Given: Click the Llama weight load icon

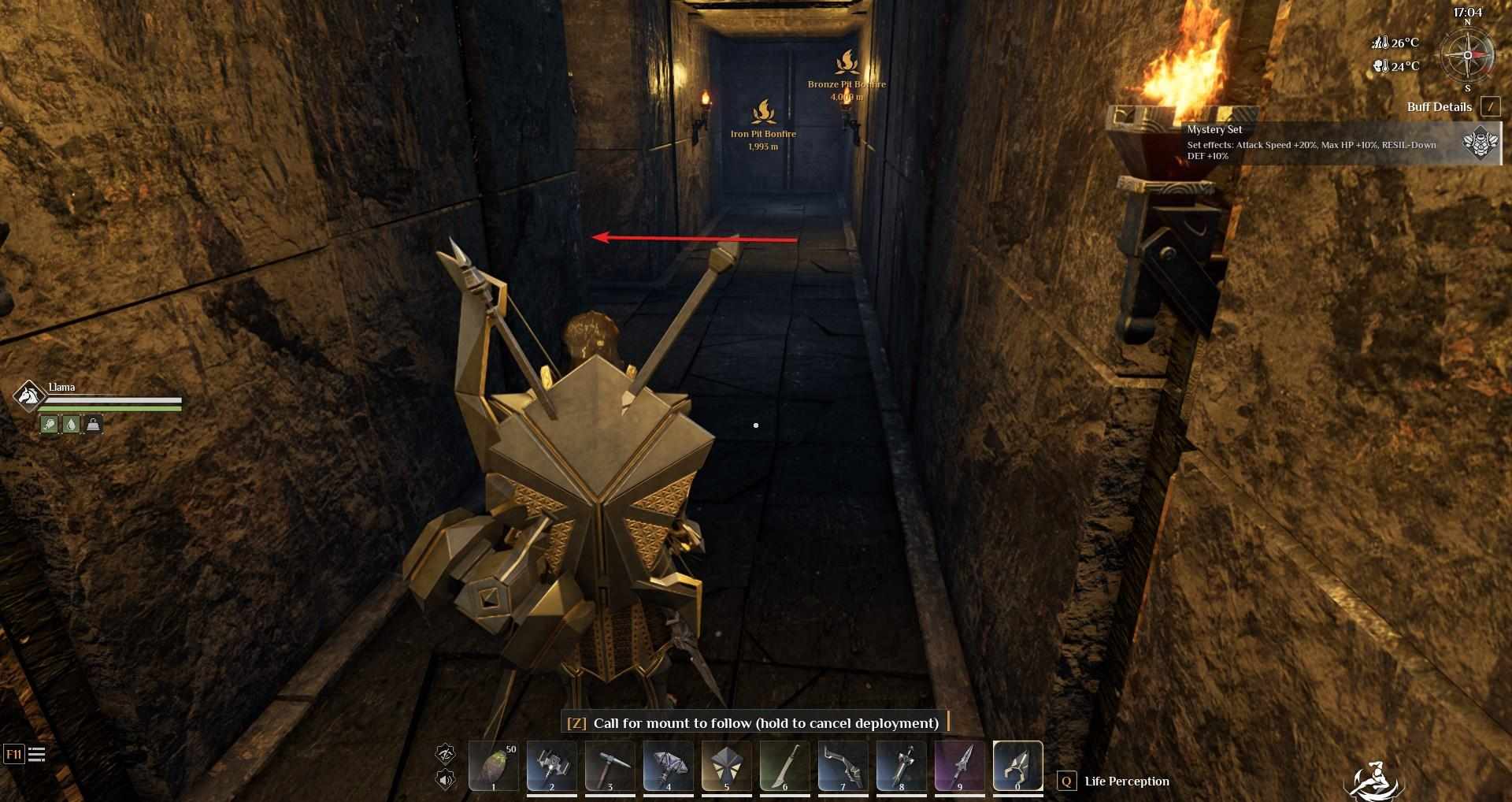Looking at the screenshot, I should (x=93, y=425).
